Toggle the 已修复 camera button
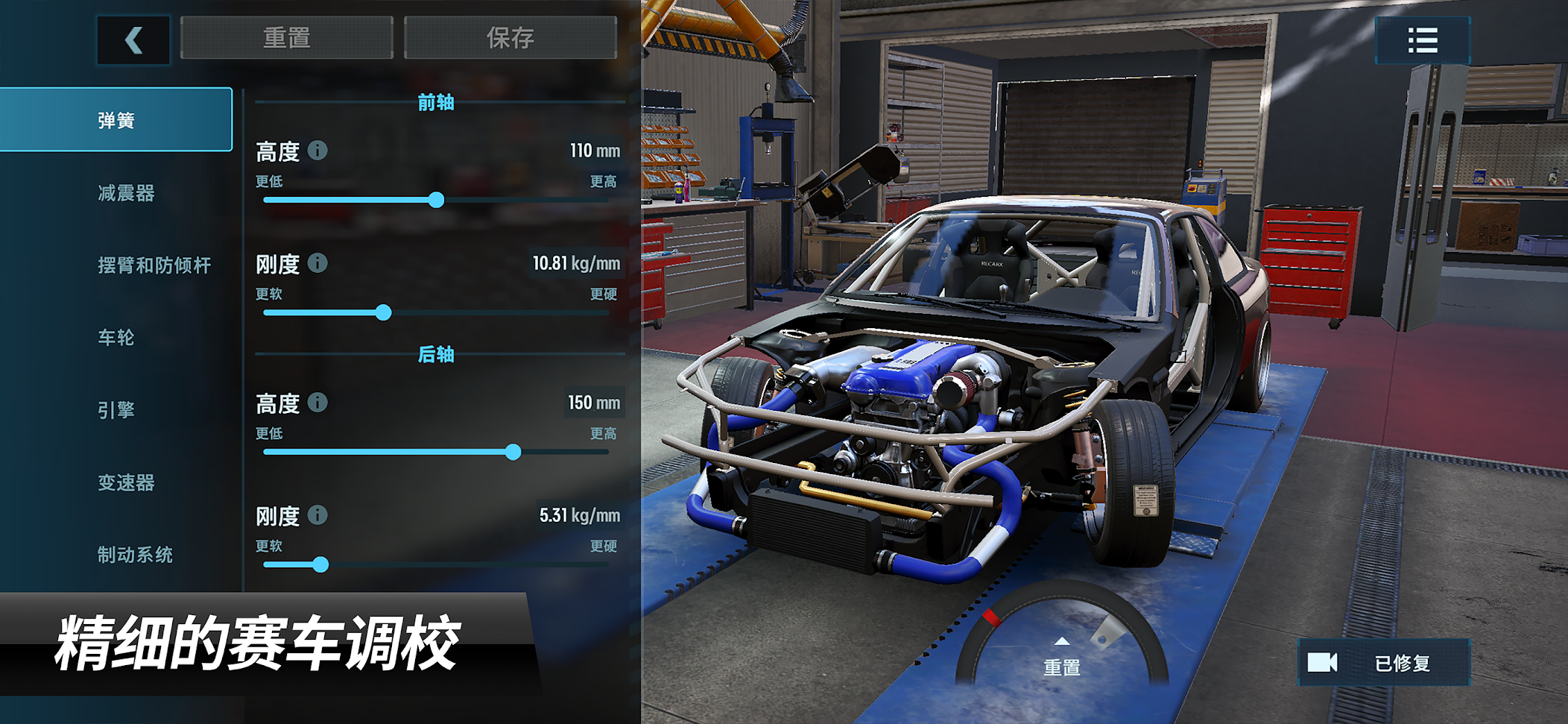Image resolution: width=1568 pixels, height=724 pixels. [x=1383, y=663]
